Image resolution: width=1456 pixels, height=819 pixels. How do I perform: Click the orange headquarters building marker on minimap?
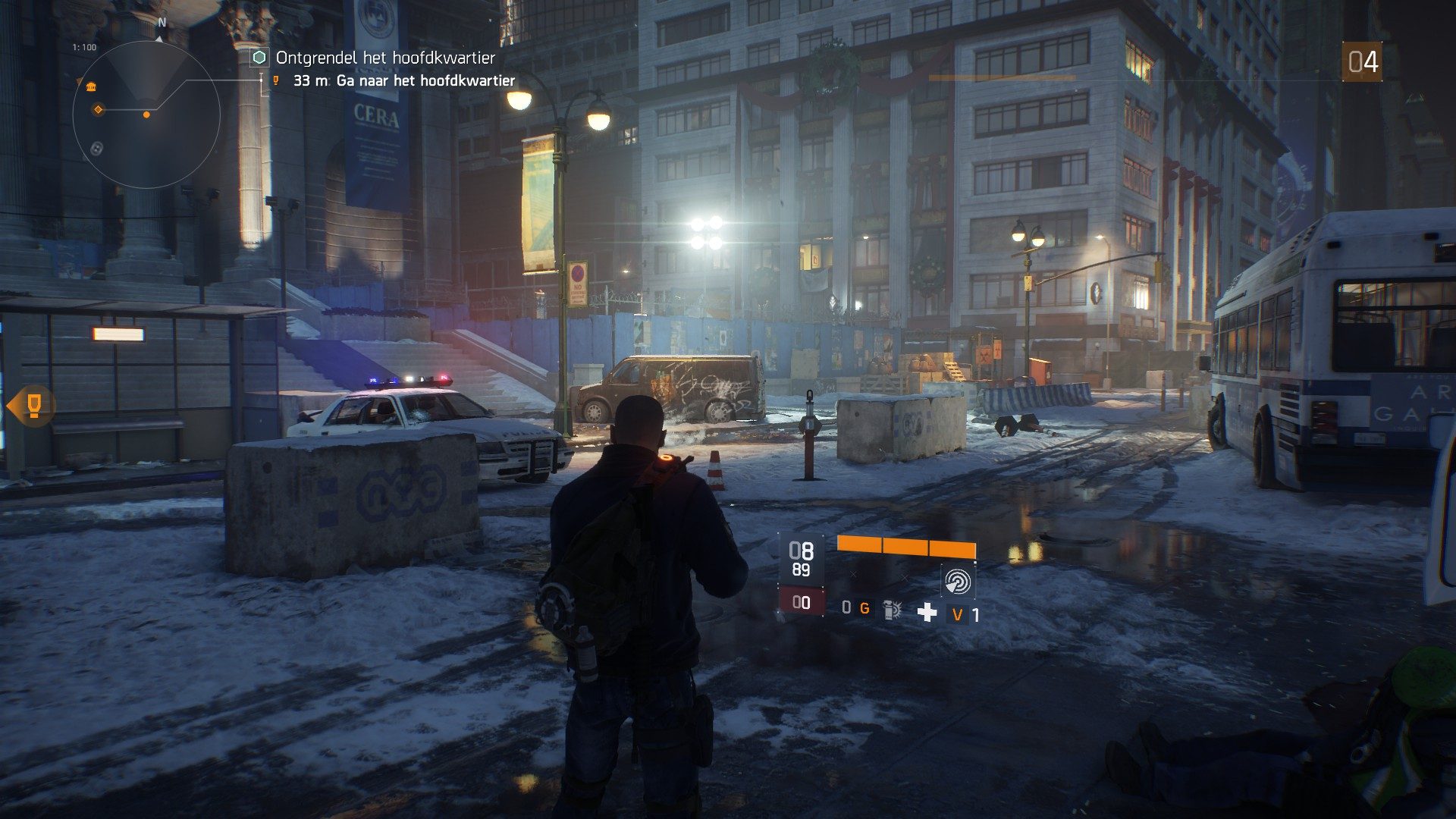click(91, 87)
